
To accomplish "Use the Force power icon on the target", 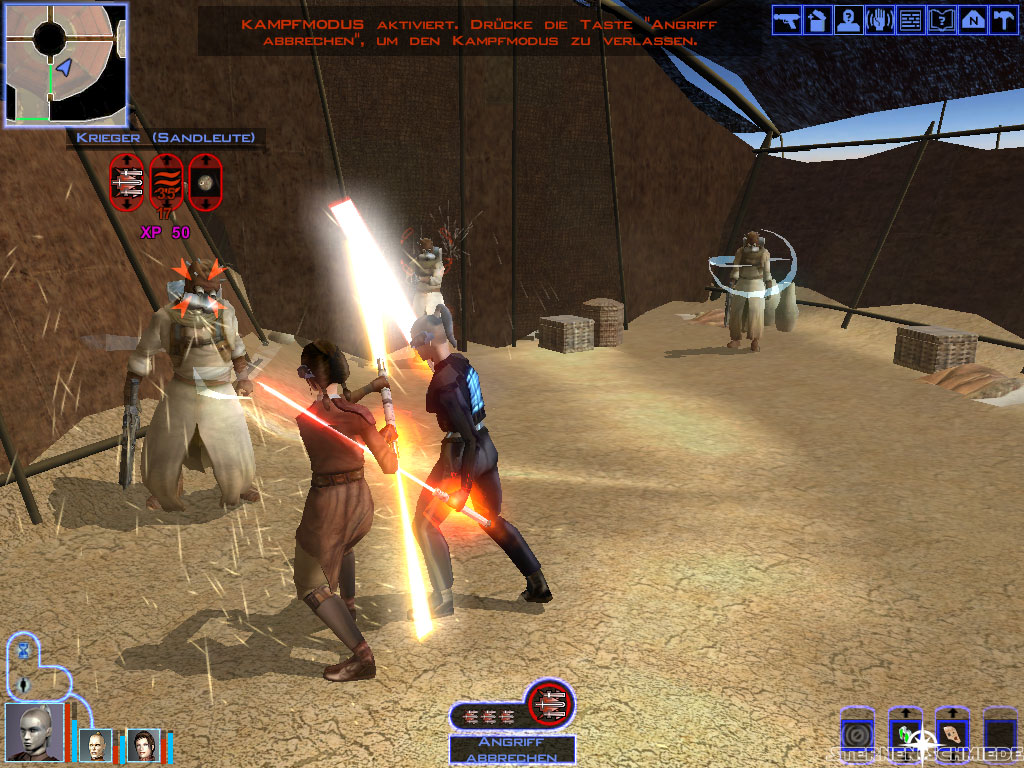I will pos(166,181).
